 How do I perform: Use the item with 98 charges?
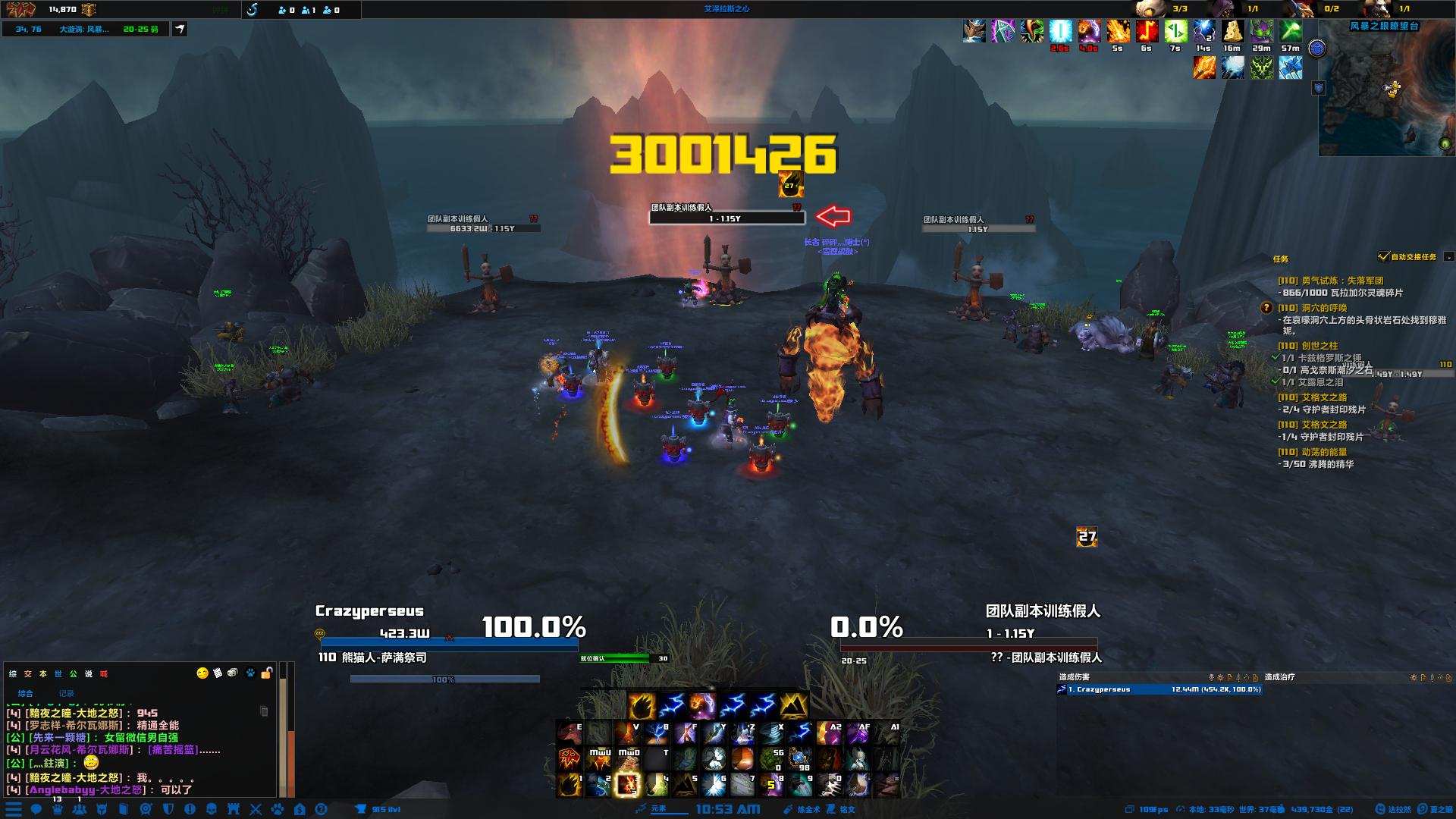pyautogui.click(x=800, y=759)
